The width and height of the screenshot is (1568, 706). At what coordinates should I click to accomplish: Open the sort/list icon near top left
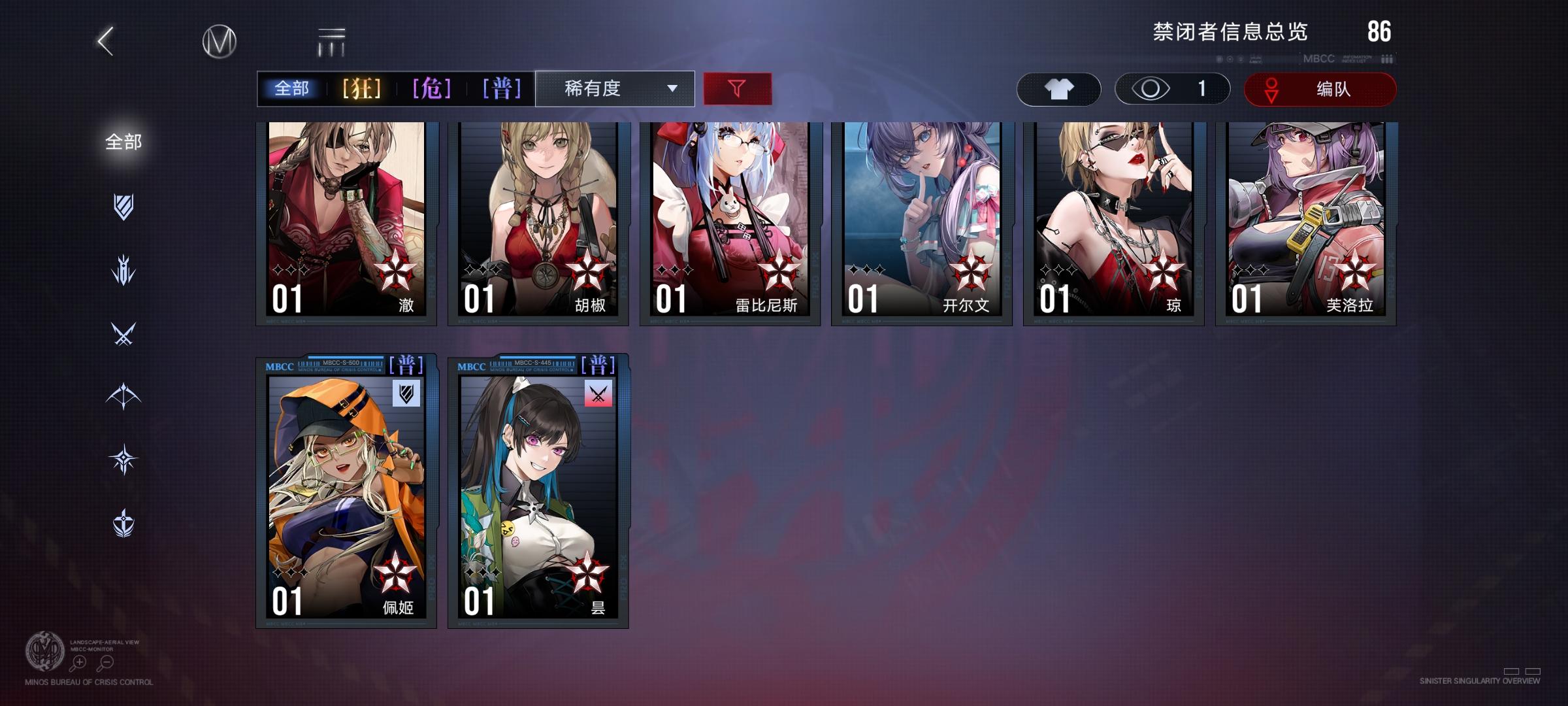(x=332, y=41)
